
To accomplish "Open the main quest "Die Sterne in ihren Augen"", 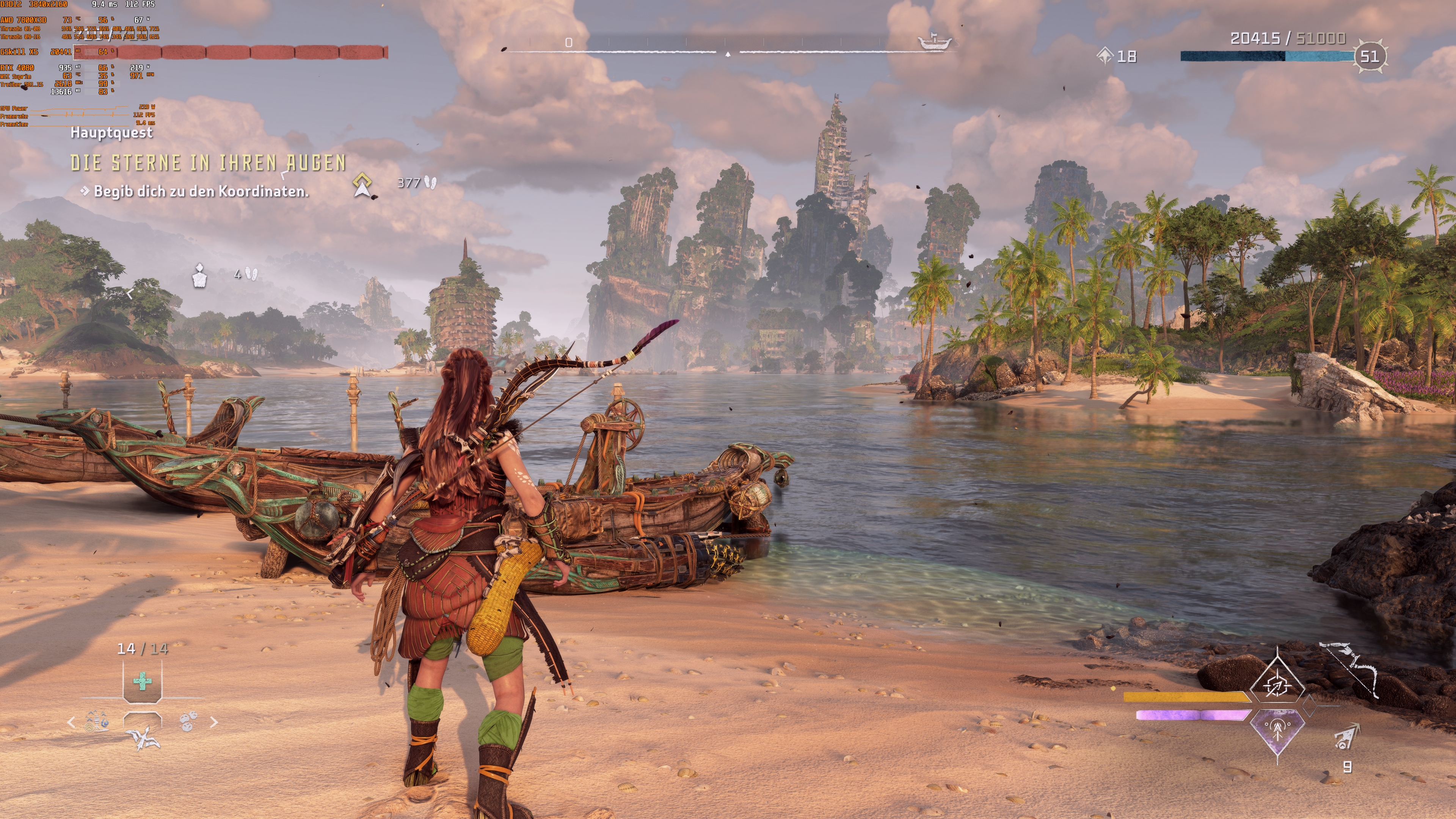I will coord(208,163).
